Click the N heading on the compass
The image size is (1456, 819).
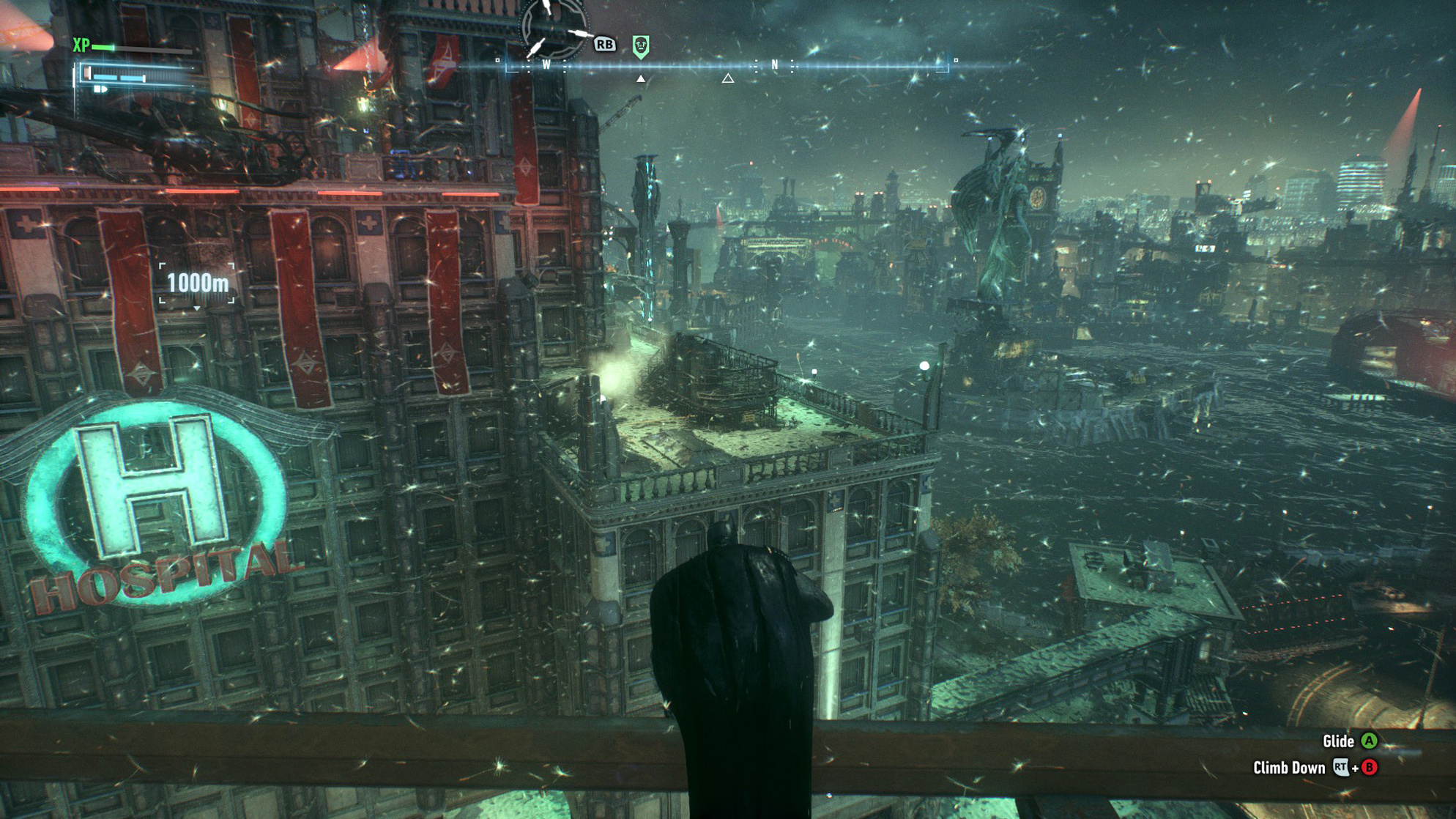775,64
